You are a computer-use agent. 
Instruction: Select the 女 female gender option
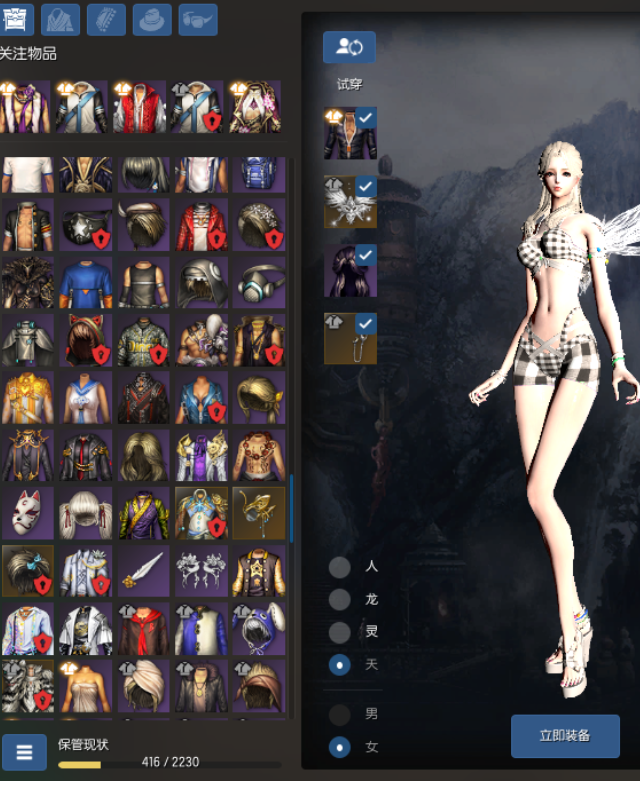(340, 747)
